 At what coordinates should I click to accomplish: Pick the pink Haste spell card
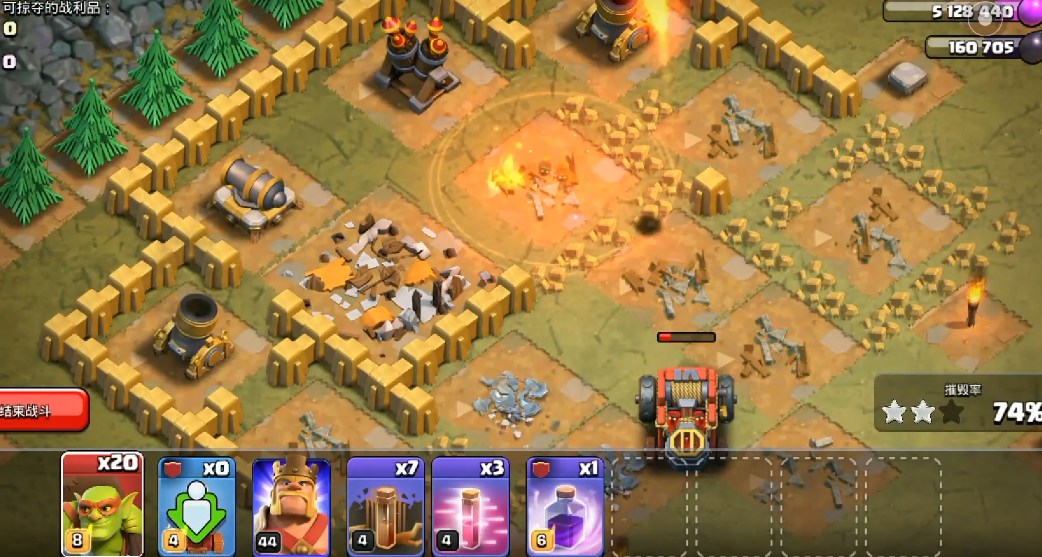coord(470,505)
